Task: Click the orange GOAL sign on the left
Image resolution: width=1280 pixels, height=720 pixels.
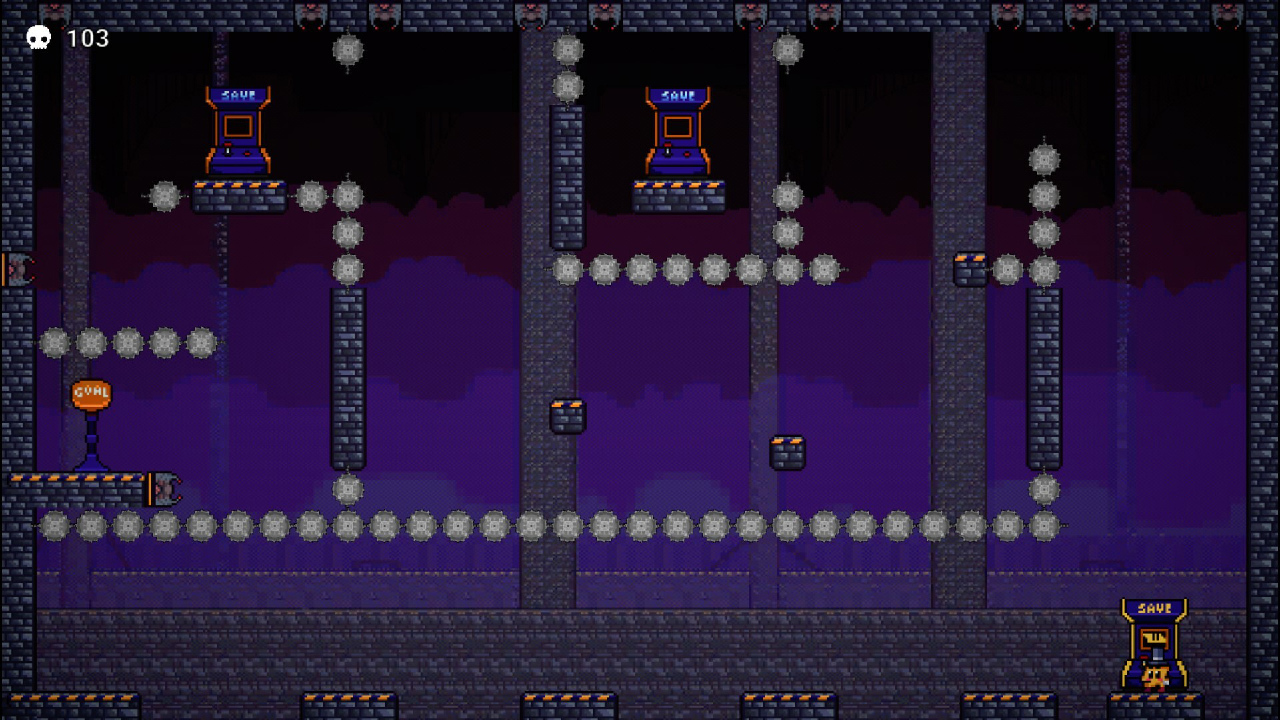Action: (x=91, y=395)
